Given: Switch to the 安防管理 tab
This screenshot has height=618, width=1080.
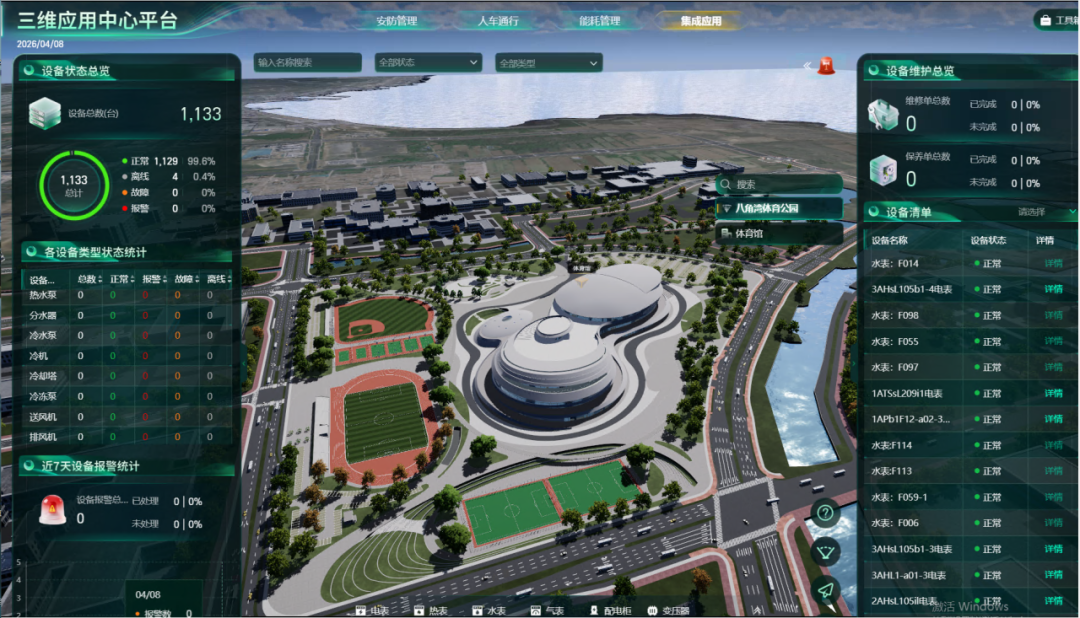Looking at the screenshot, I should pos(396,21).
